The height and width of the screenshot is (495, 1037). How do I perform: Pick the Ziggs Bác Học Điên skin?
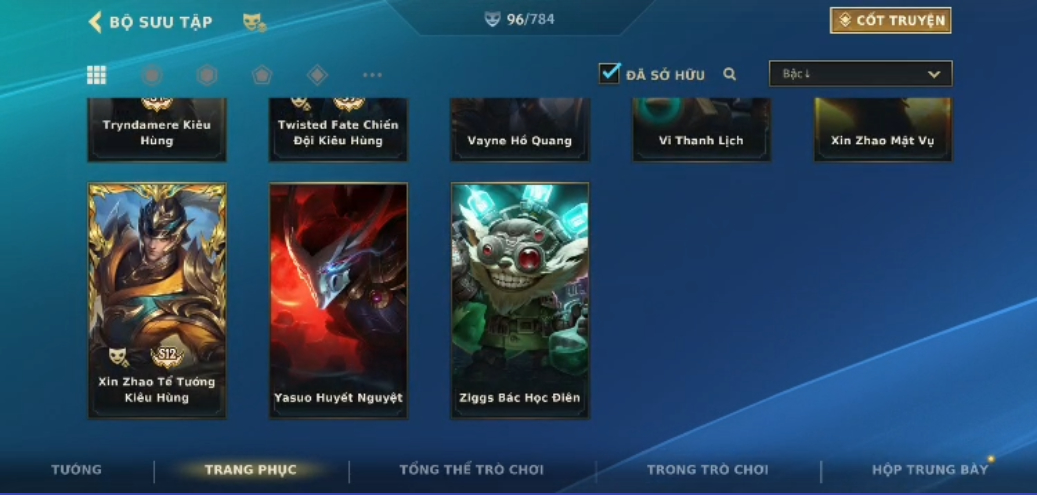point(520,299)
